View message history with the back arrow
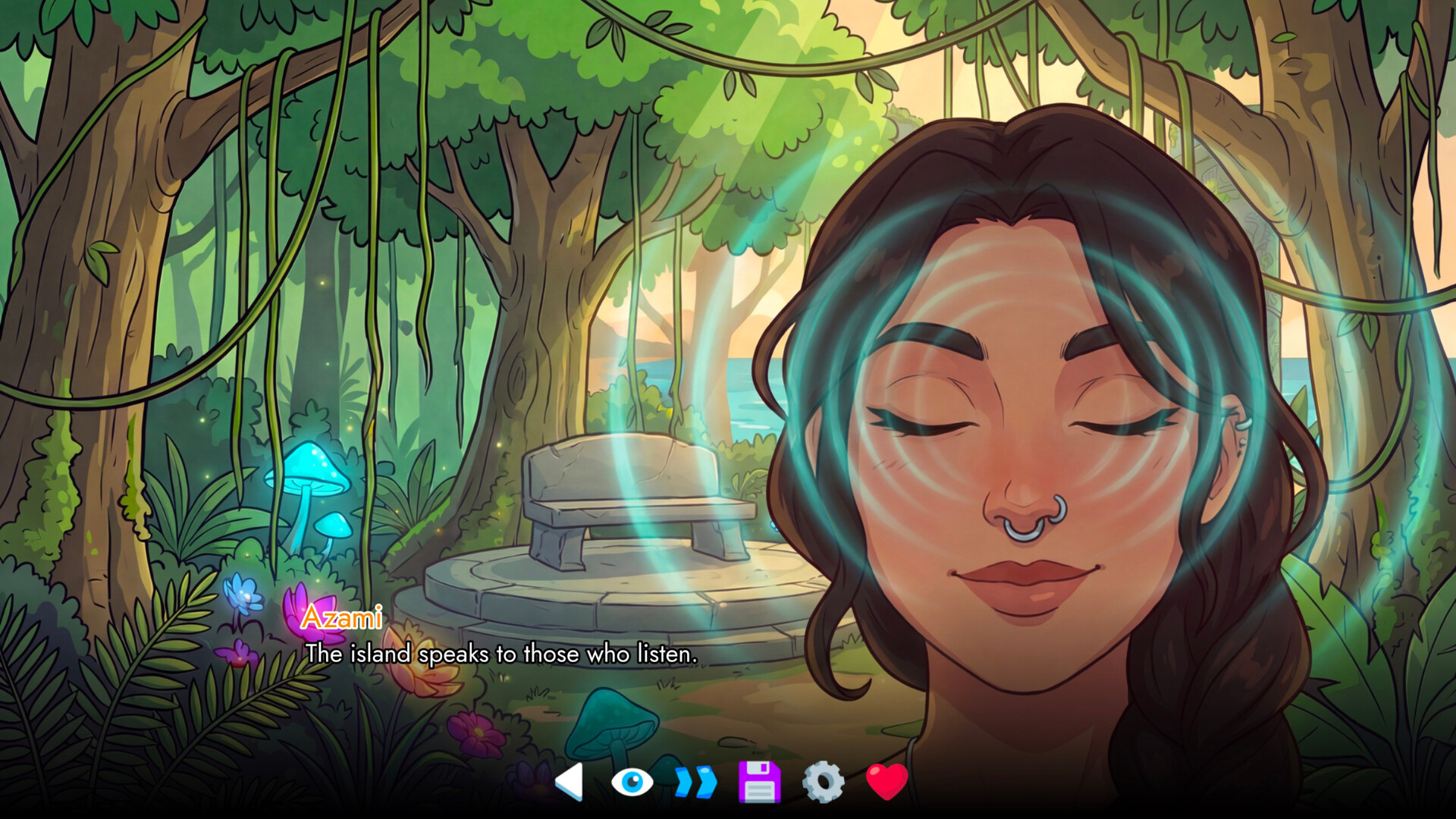 click(x=569, y=781)
